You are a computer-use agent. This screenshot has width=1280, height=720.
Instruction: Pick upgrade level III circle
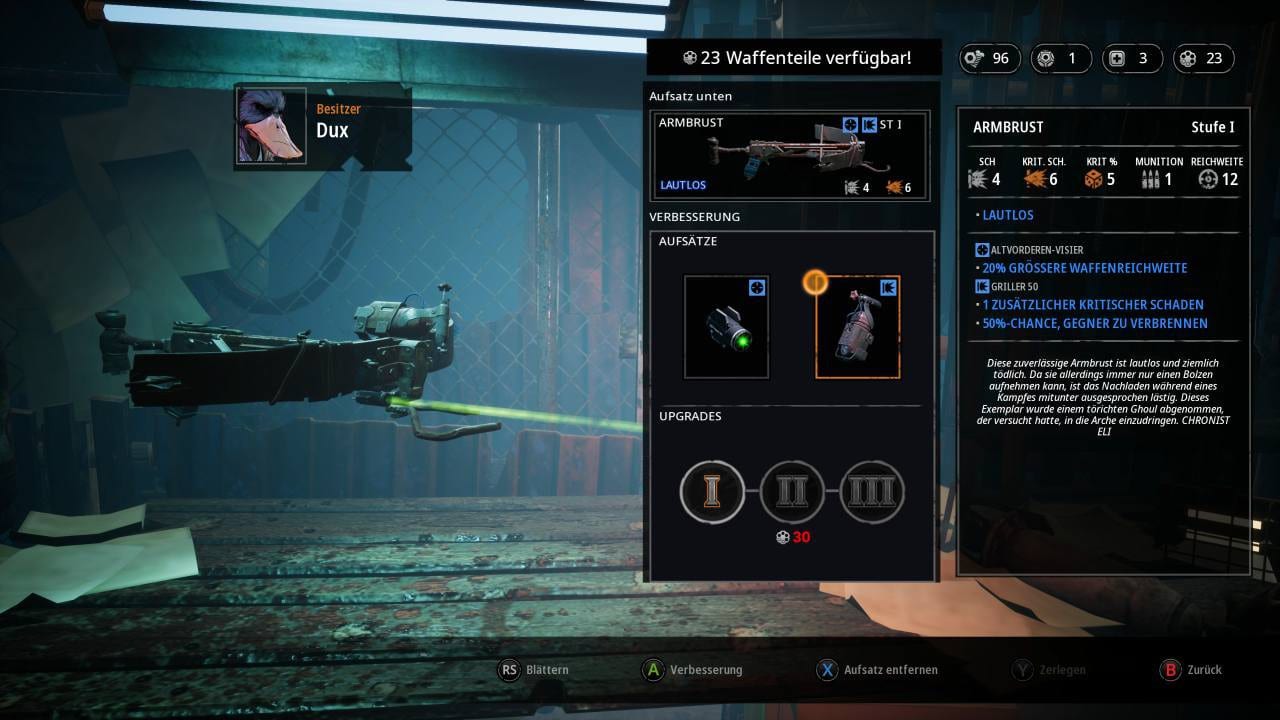[872, 491]
